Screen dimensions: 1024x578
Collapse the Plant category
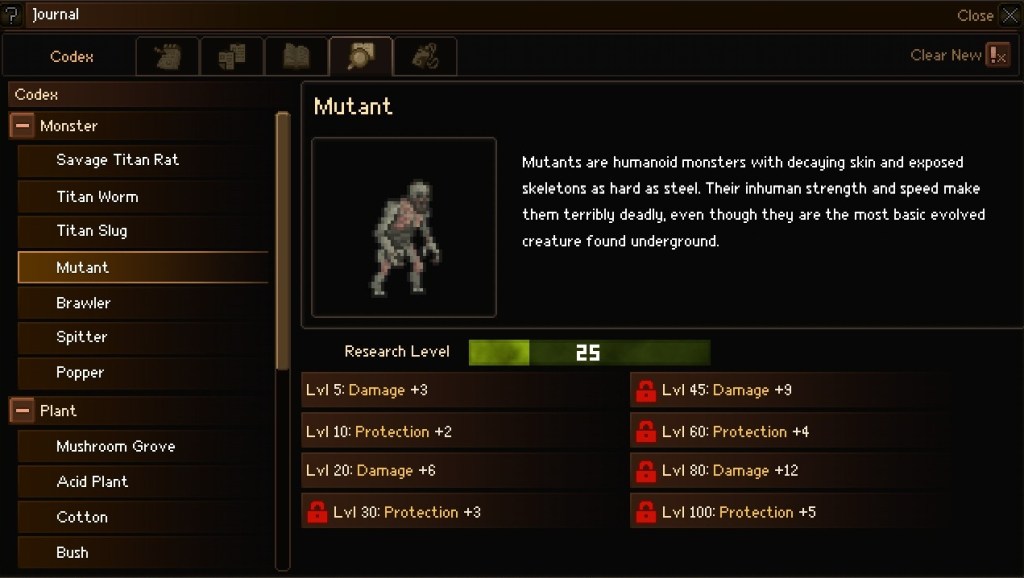click(x=22, y=411)
